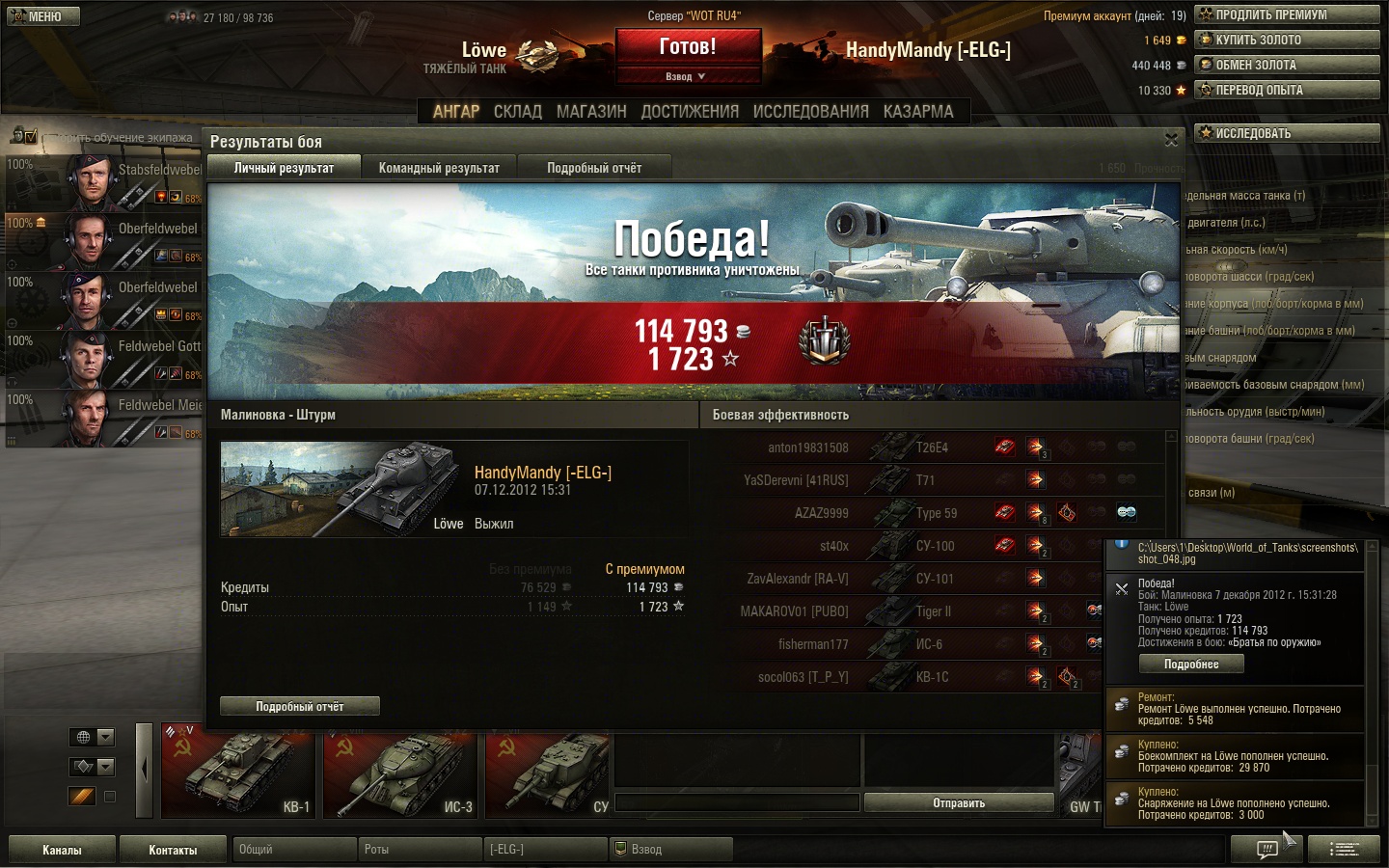Go to the СКЛАД section

pyautogui.click(x=518, y=112)
